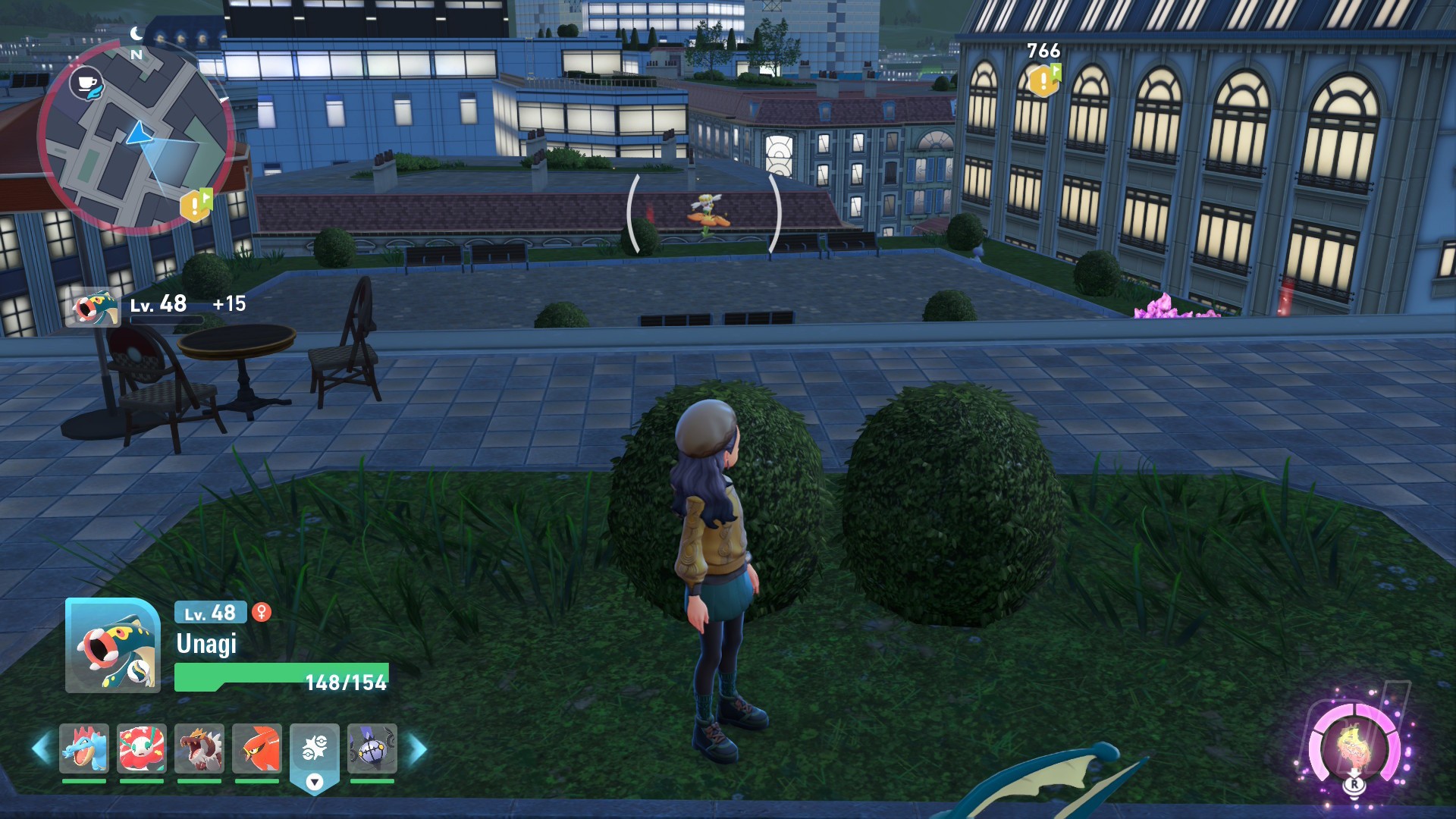Activate the pink Mega Evolution gauge

pos(1355,747)
